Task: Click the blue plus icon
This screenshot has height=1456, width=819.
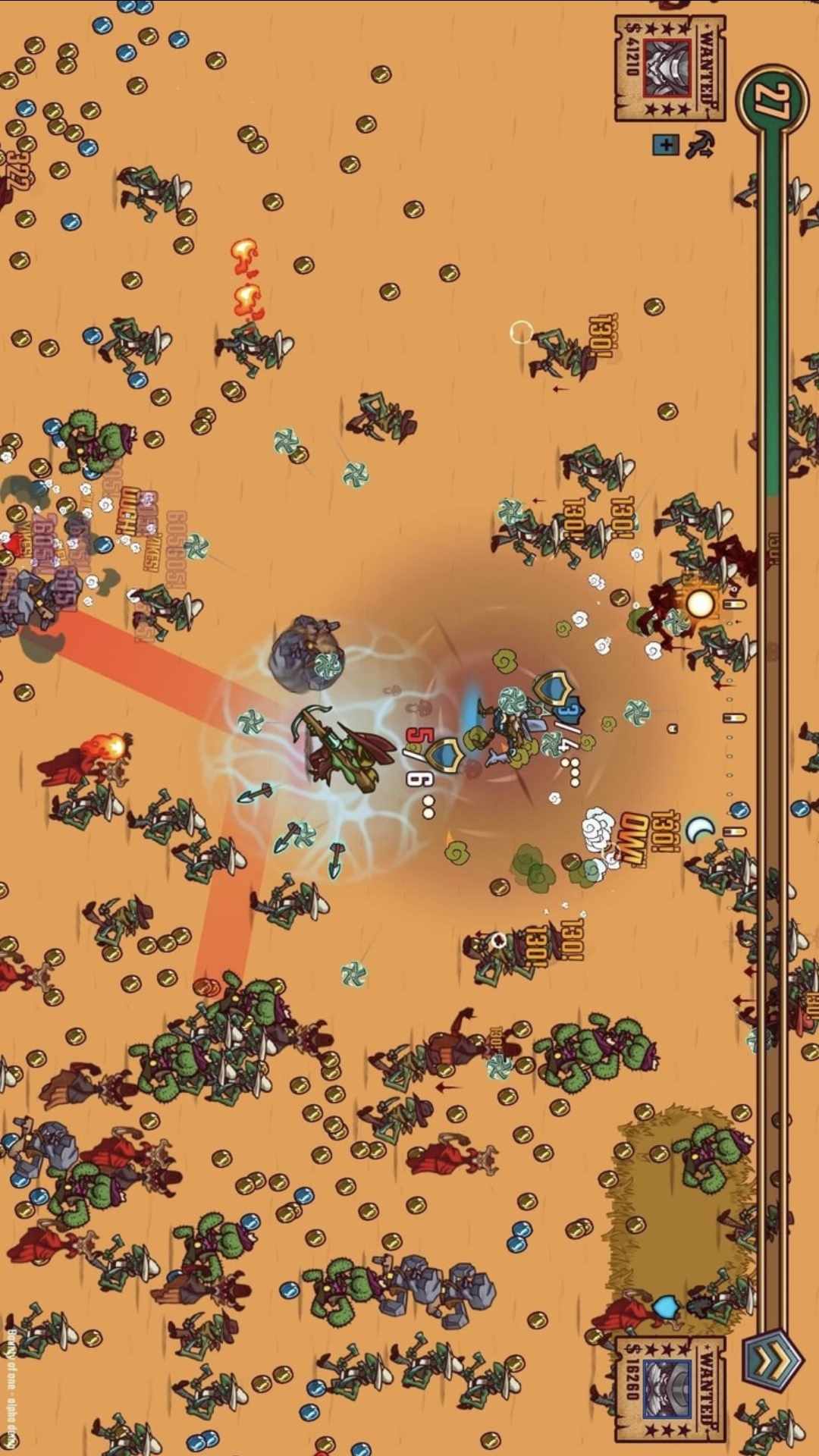Action: coord(665,144)
